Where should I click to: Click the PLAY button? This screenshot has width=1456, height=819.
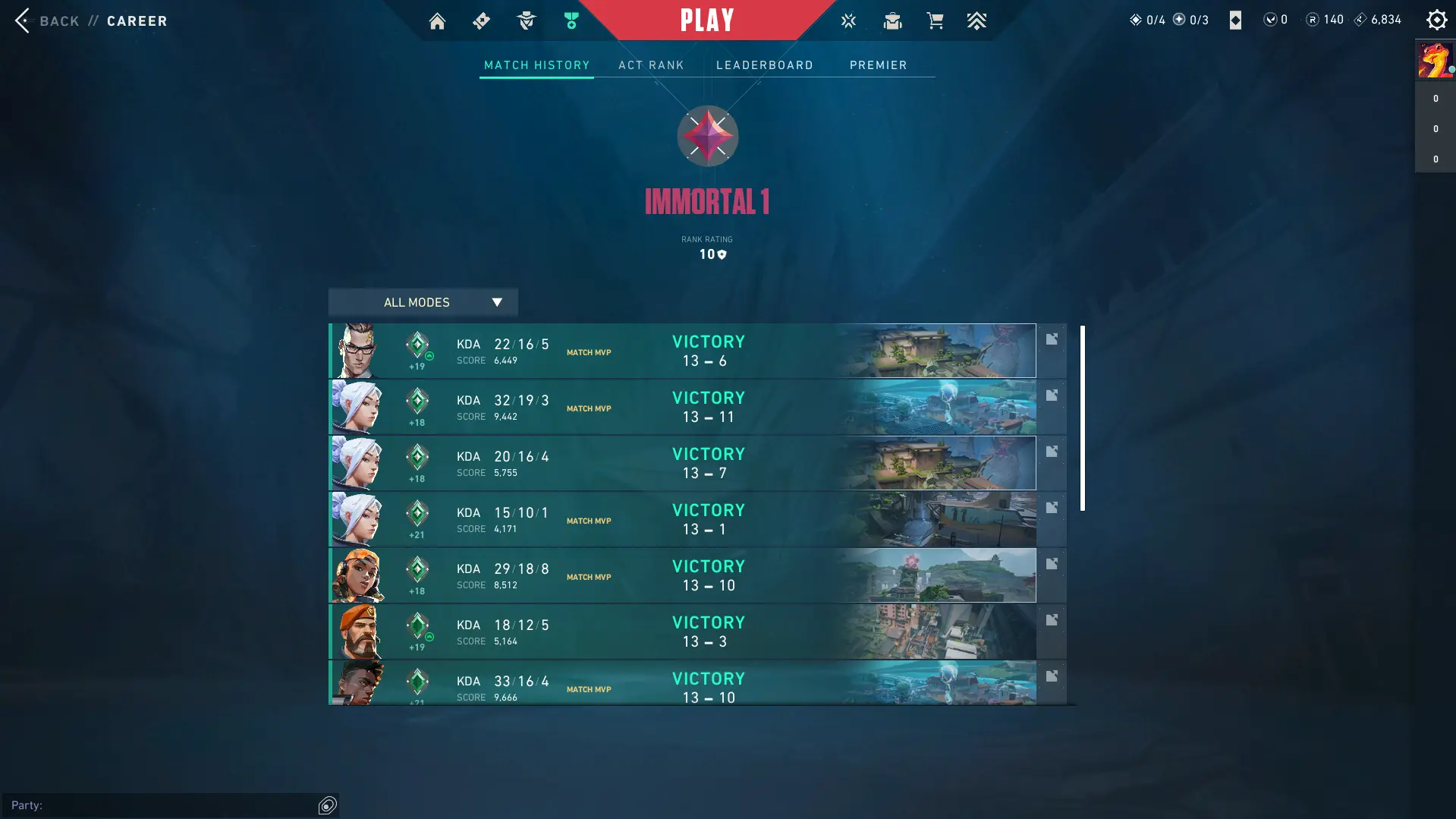point(706,20)
